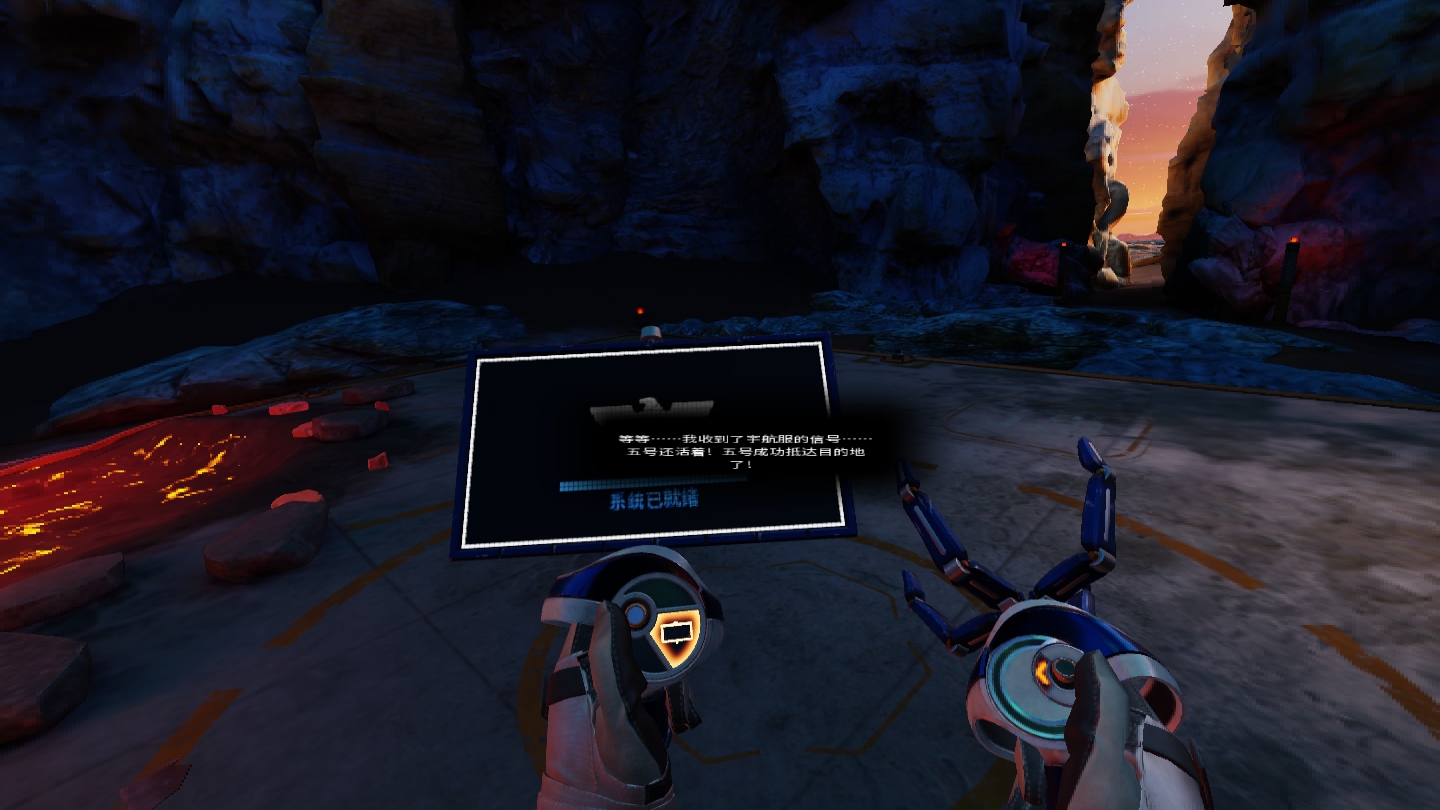Select the highlighted screen icon on the wrist dial

point(677,633)
